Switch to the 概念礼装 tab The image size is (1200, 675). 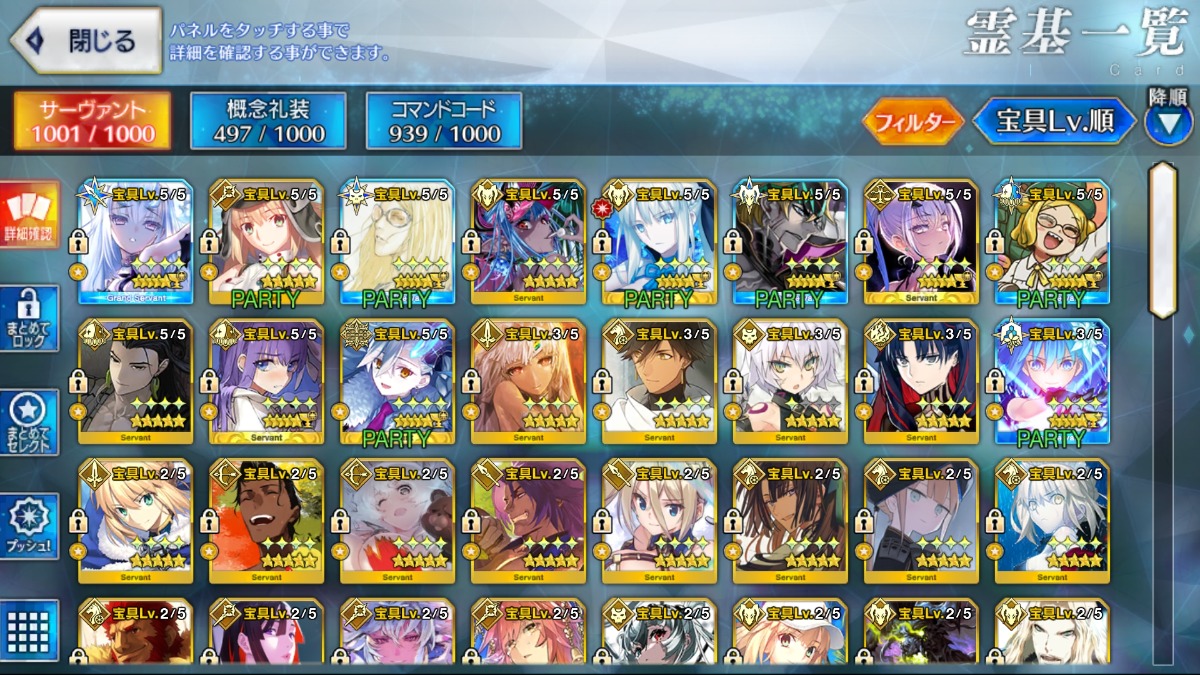(268, 122)
